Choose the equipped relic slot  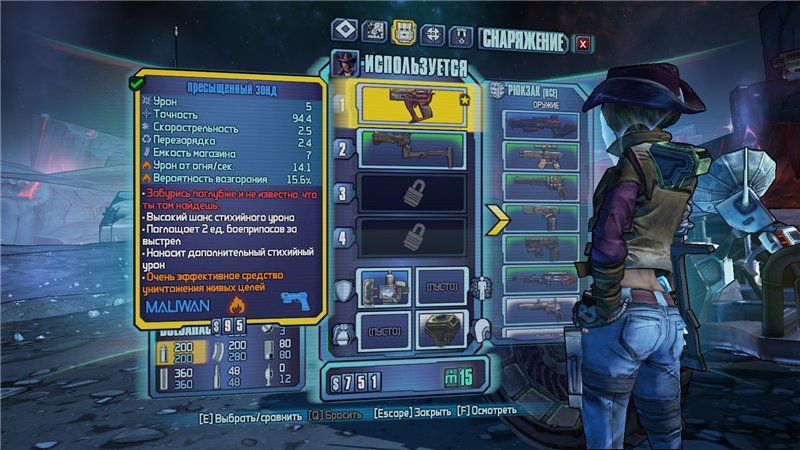pos(441,331)
